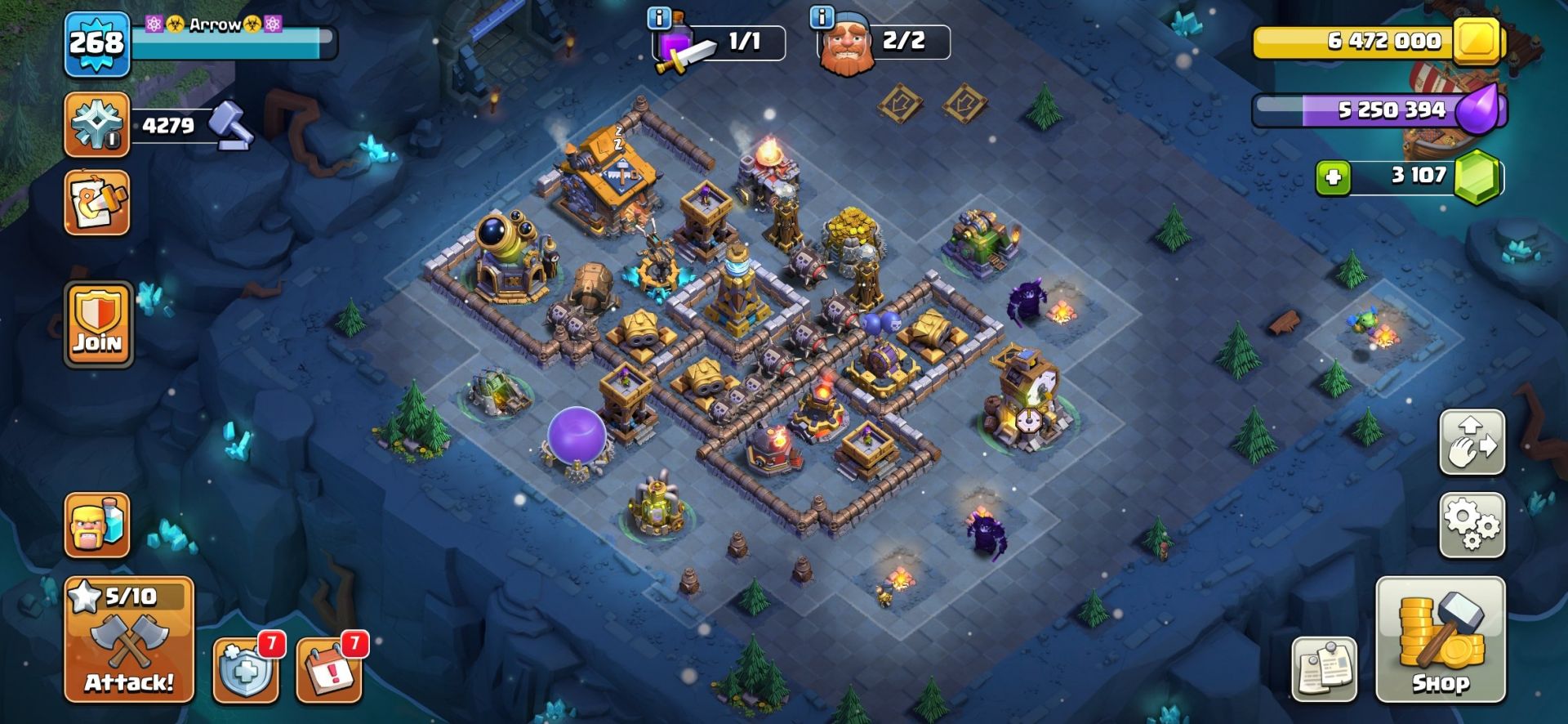This screenshot has height=724, width=1568.
Task: Open the barbarian army overview button
Action: [x=97, y=525]
